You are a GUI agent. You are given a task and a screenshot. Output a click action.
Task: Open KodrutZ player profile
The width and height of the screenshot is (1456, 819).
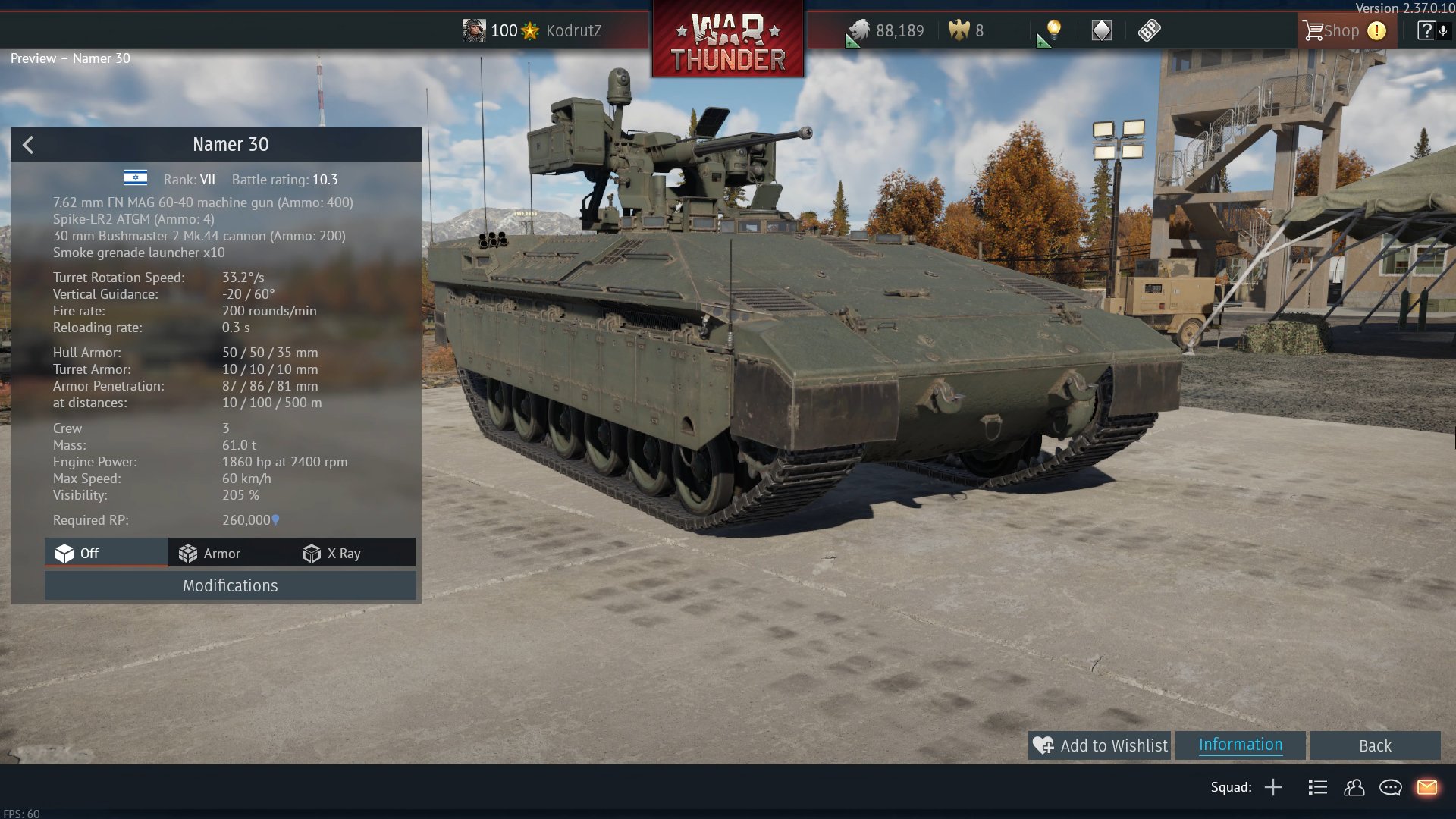pos(532,30)
